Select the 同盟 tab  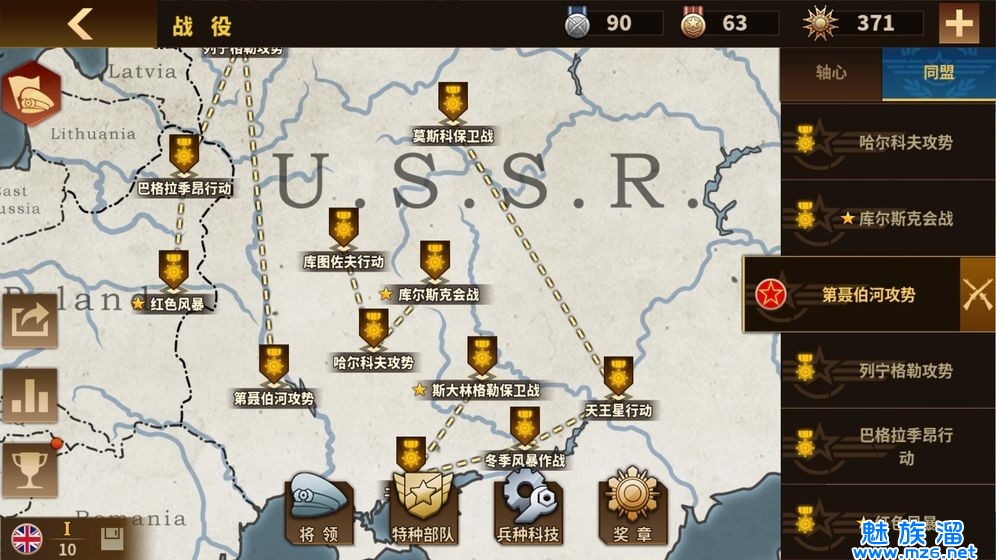coord(938,72)
